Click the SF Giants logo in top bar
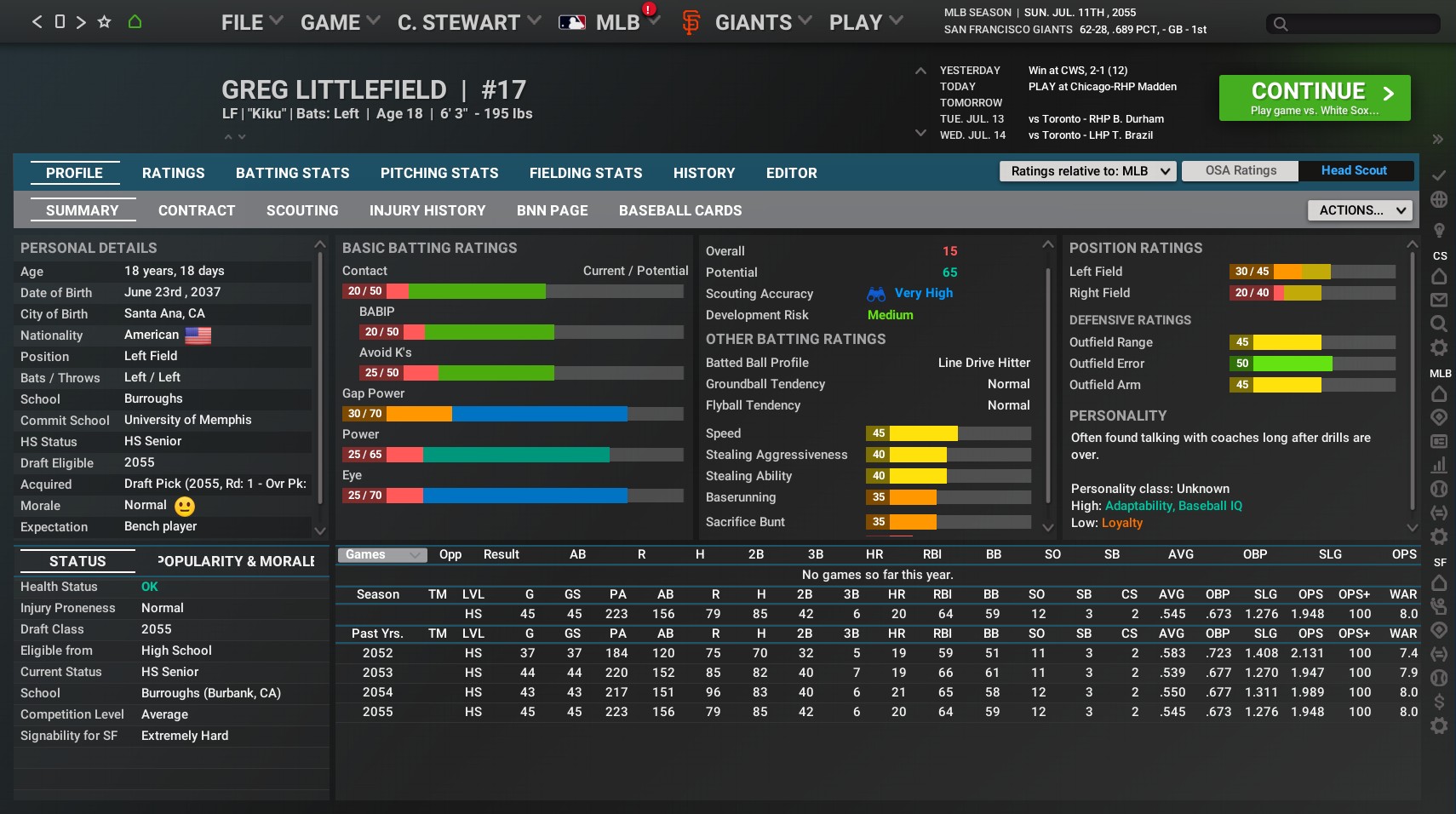 pos(690,22)
